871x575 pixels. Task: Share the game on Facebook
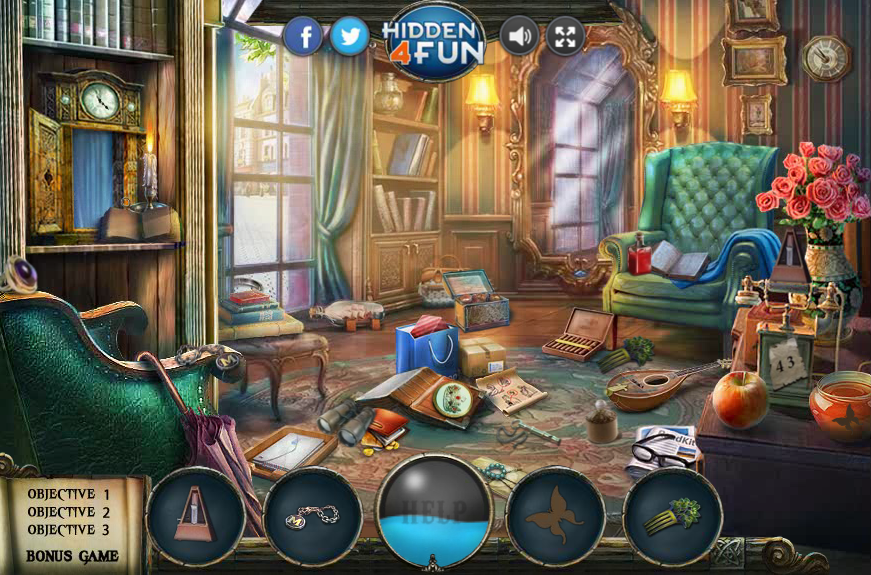point(304,38)
